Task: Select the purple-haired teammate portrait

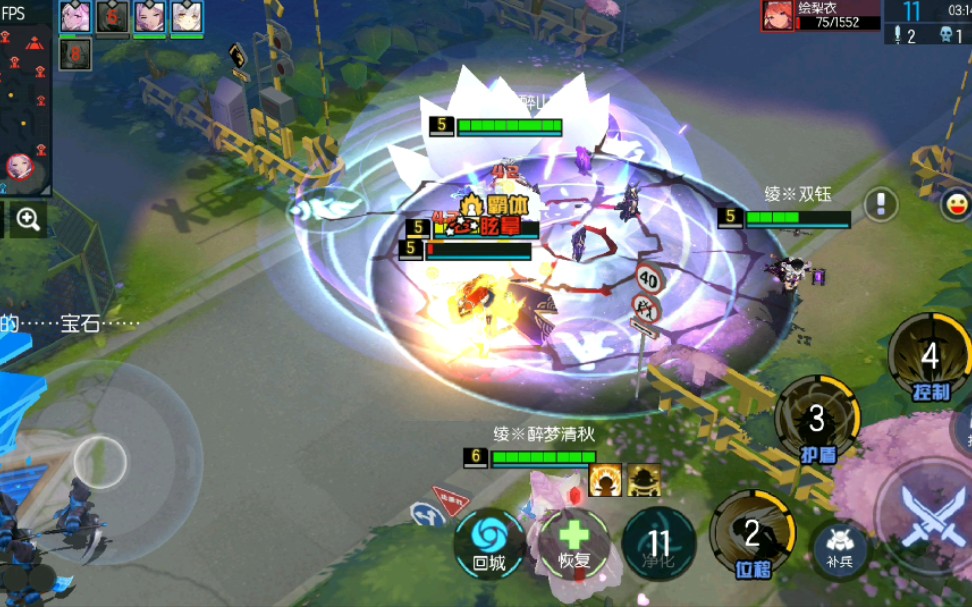Action: (x=149, y=17)
